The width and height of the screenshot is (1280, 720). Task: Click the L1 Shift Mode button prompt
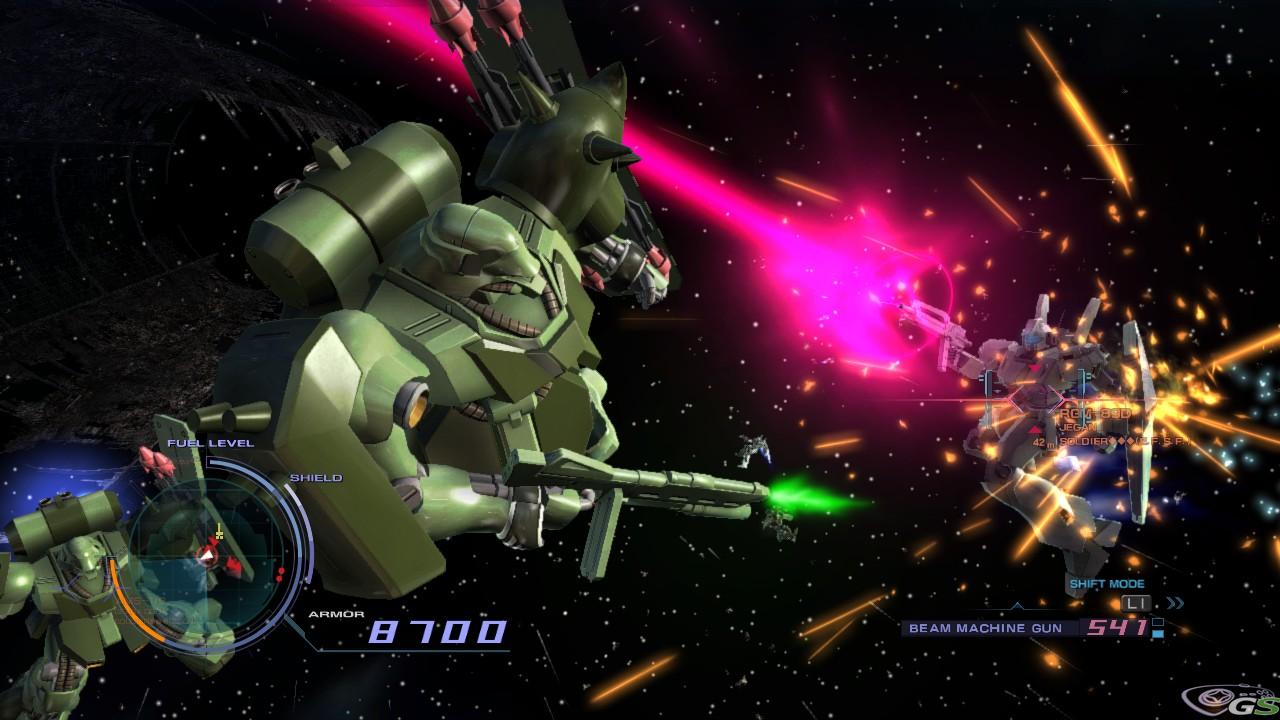pyautogui.click(x=1135, y=603)
